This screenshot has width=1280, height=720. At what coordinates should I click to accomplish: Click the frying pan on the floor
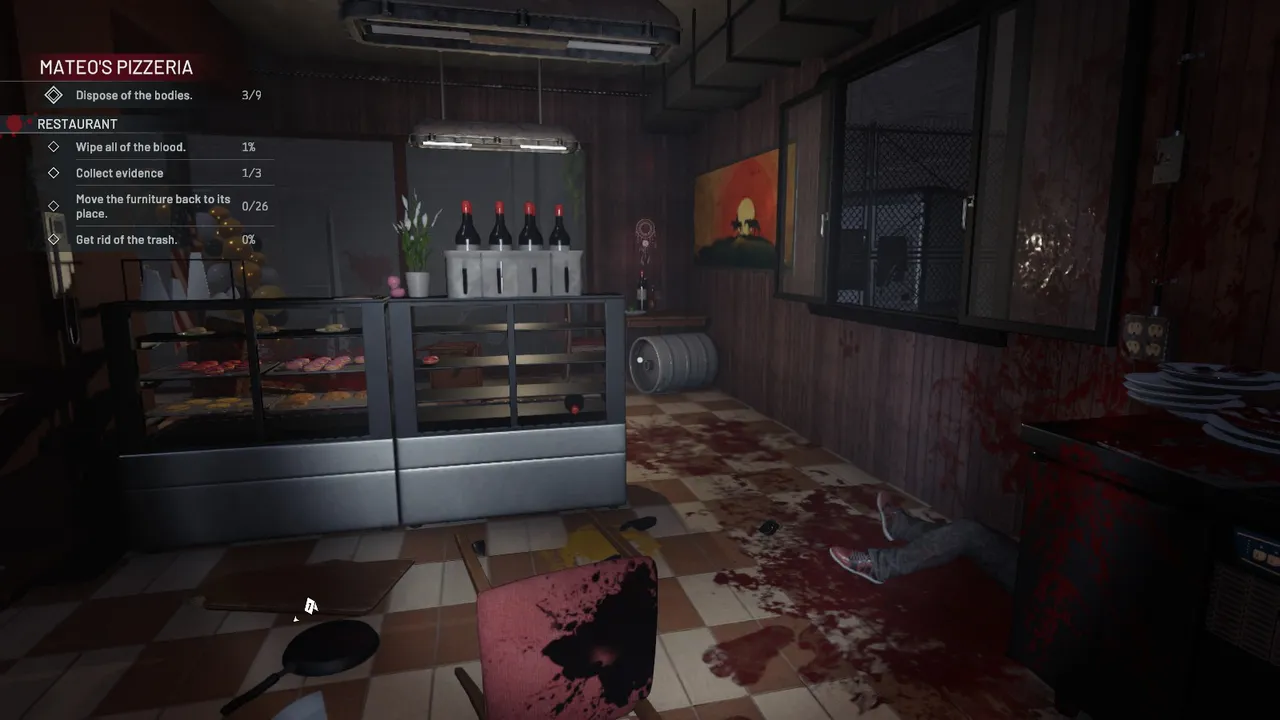click(330, 645)
